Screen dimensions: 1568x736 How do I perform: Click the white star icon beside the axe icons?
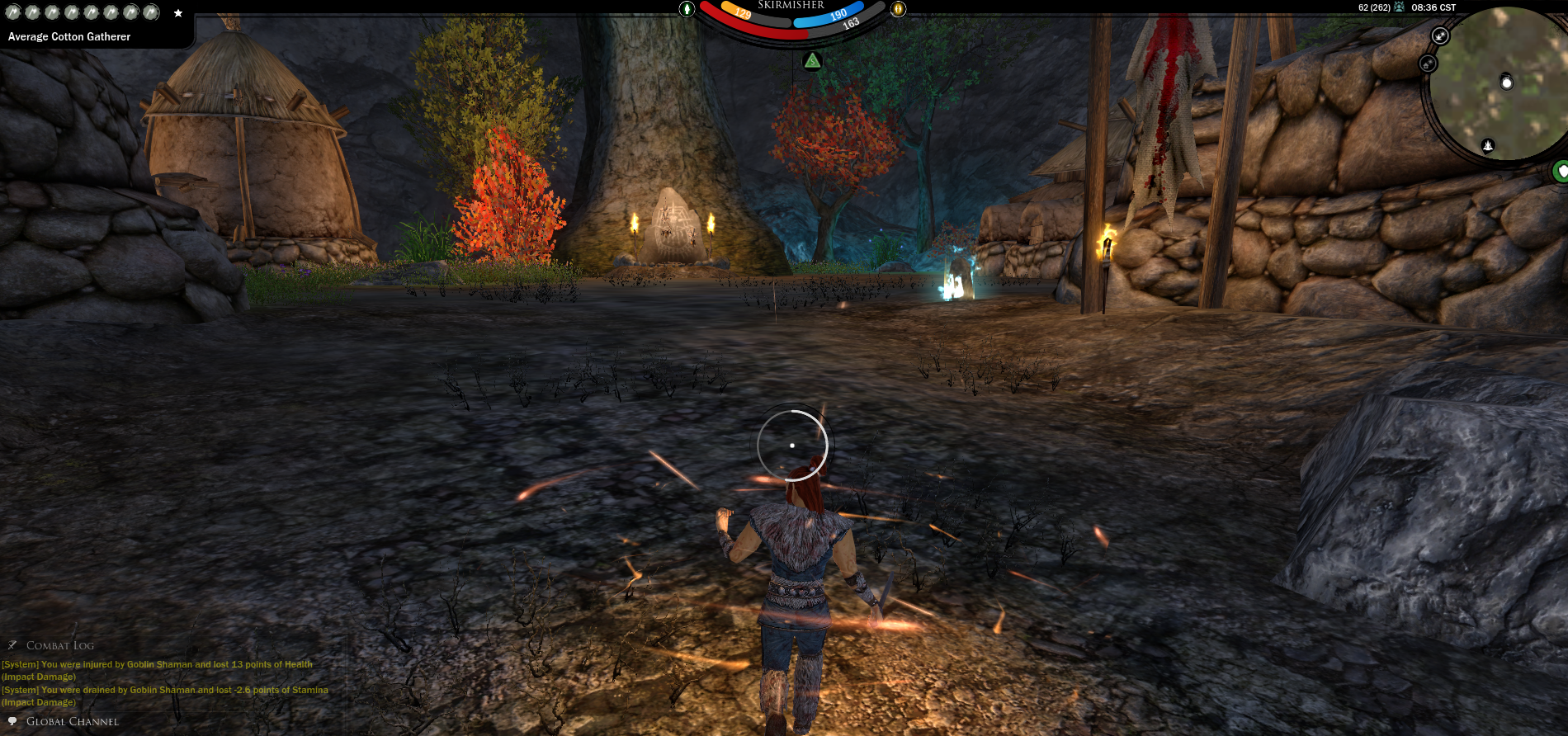(178, 13)
